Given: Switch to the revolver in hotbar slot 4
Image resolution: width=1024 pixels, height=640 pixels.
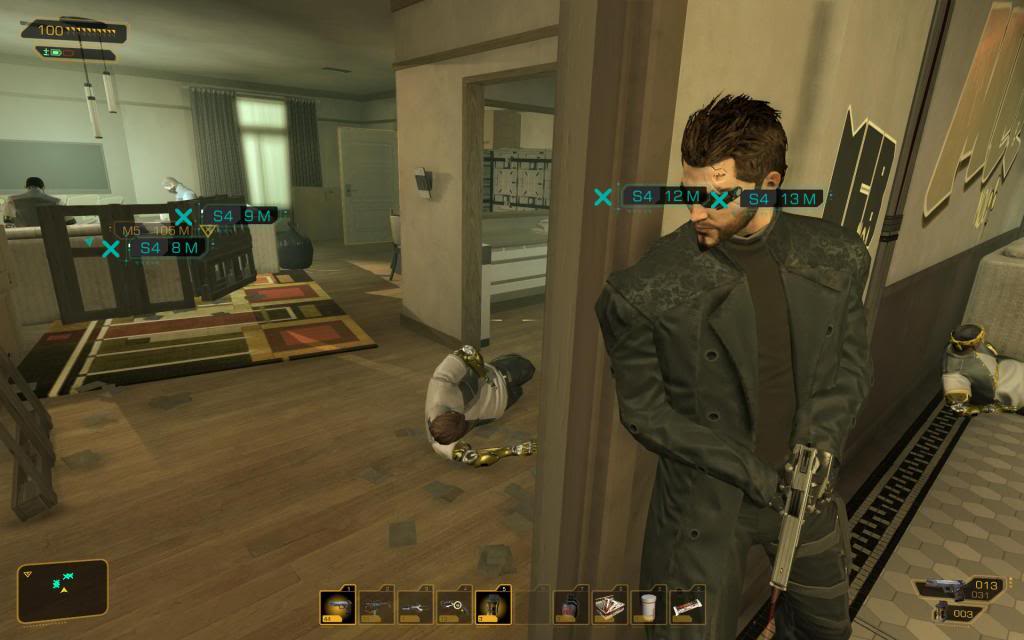Looking at the screenshot, I should click(x=454, y=606).
